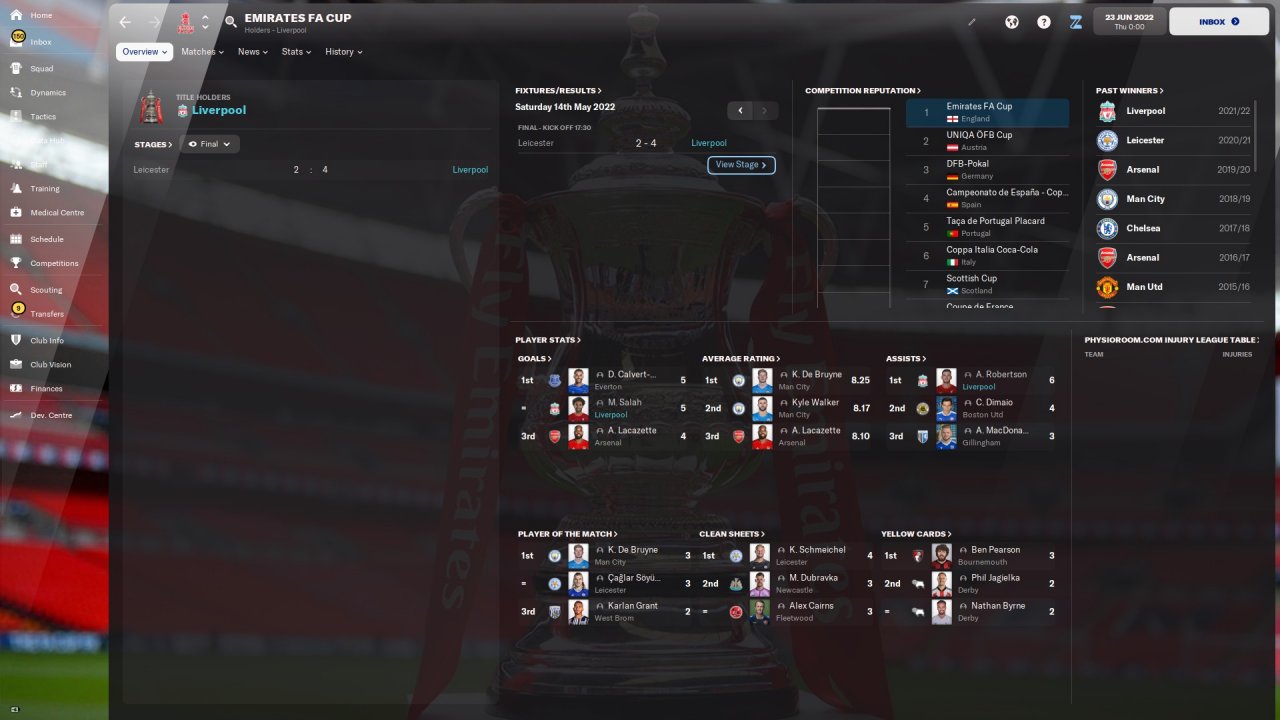Open the Inbox from the sidebar
Viewport: 1280px width, 720px height.
tap(40, 42)
